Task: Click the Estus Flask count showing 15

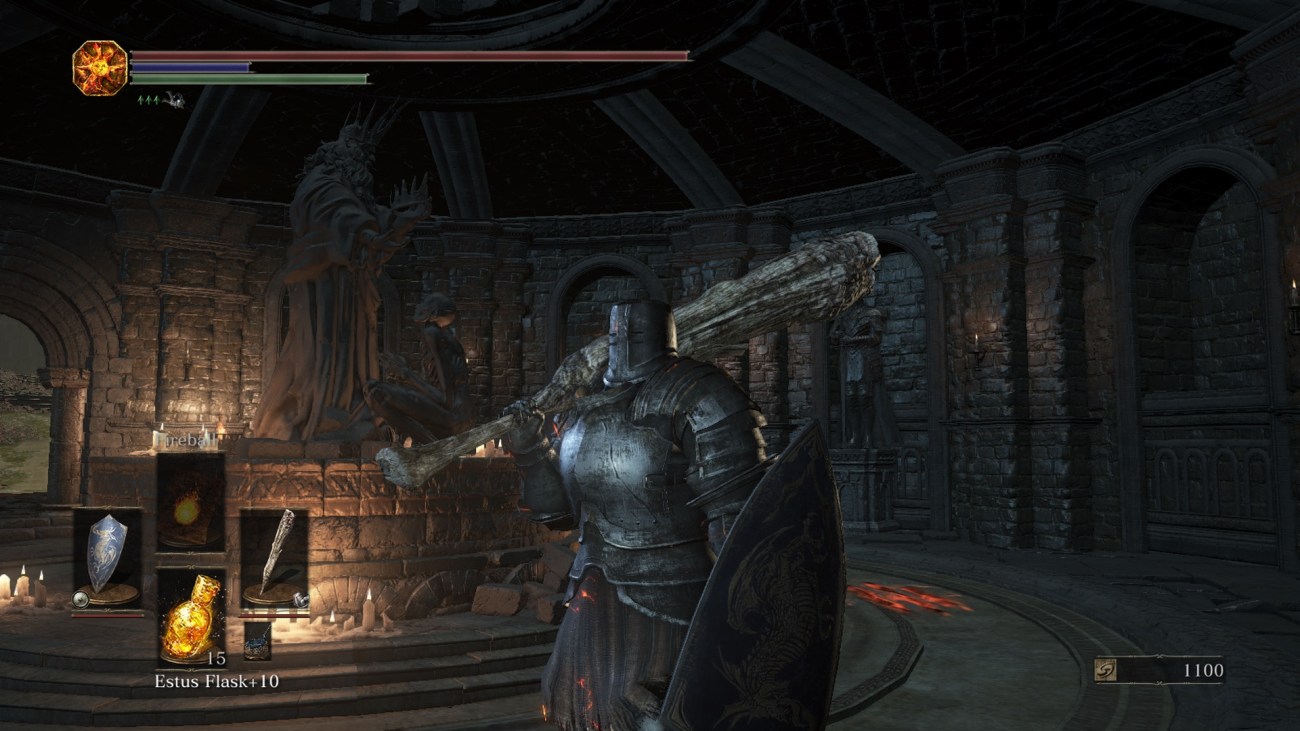Action: (x=216, y=659)
